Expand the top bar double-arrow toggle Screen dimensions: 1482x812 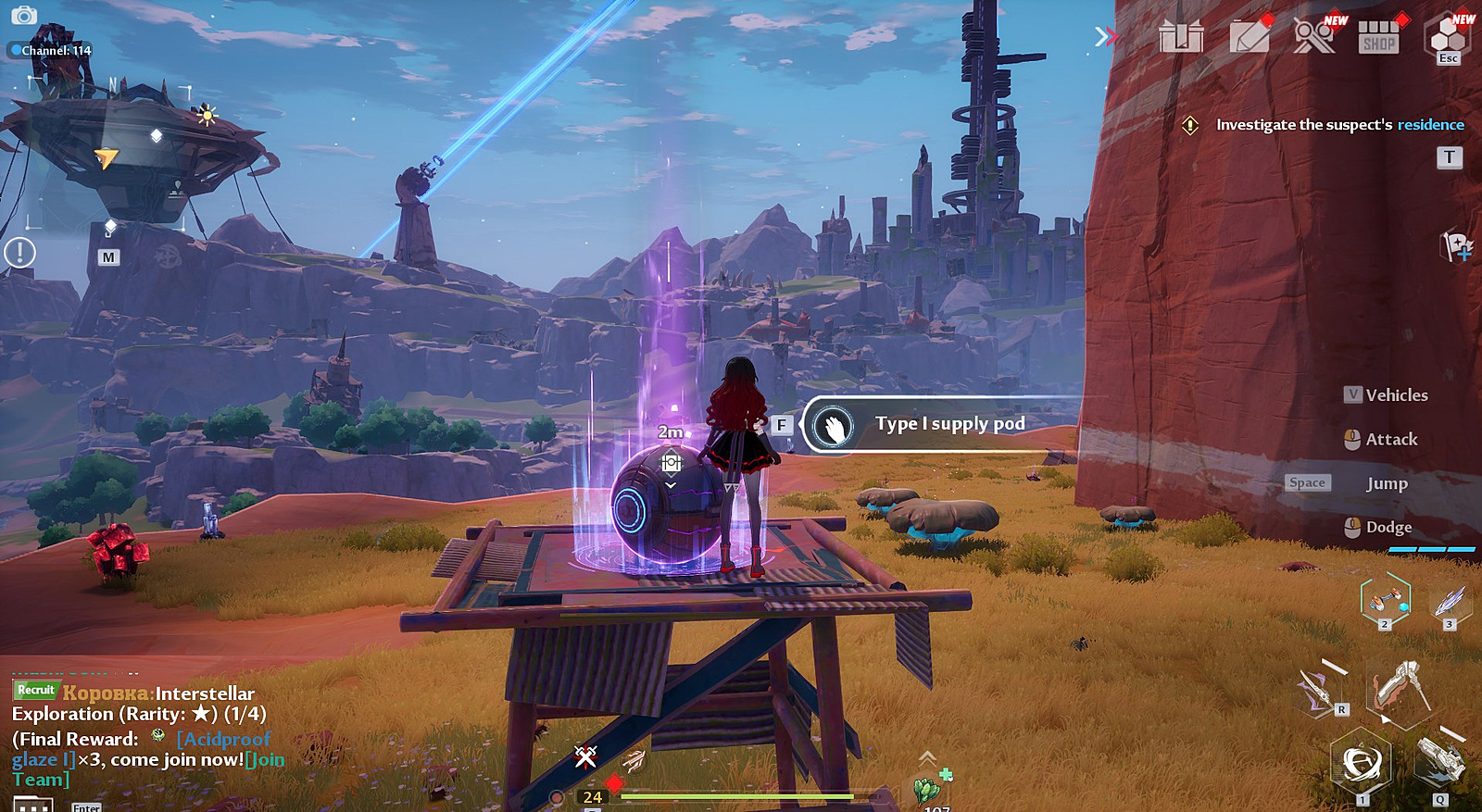pyautogui.click(x=1104, y=37)
